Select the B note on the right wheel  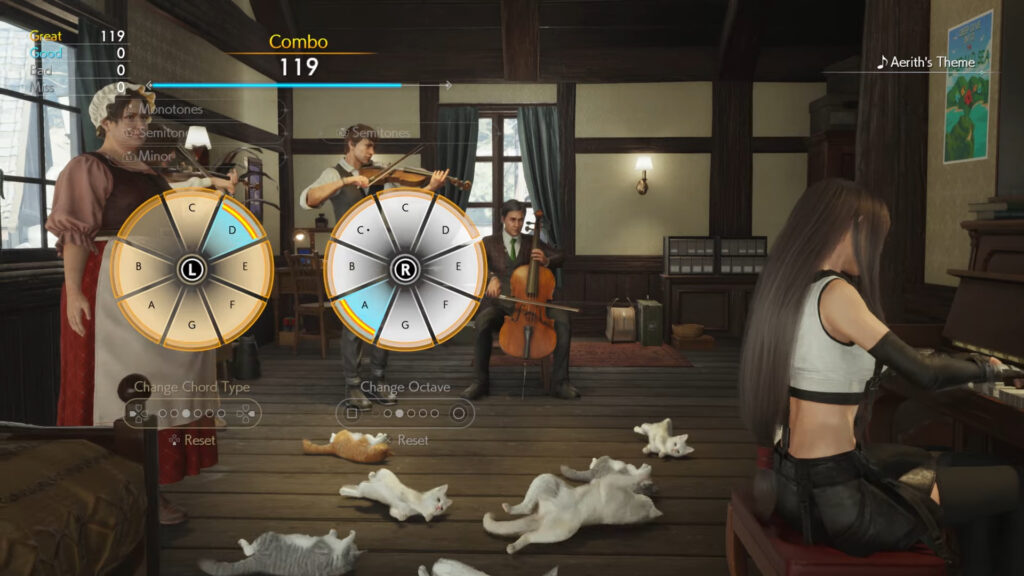click(x=351, y=268)
